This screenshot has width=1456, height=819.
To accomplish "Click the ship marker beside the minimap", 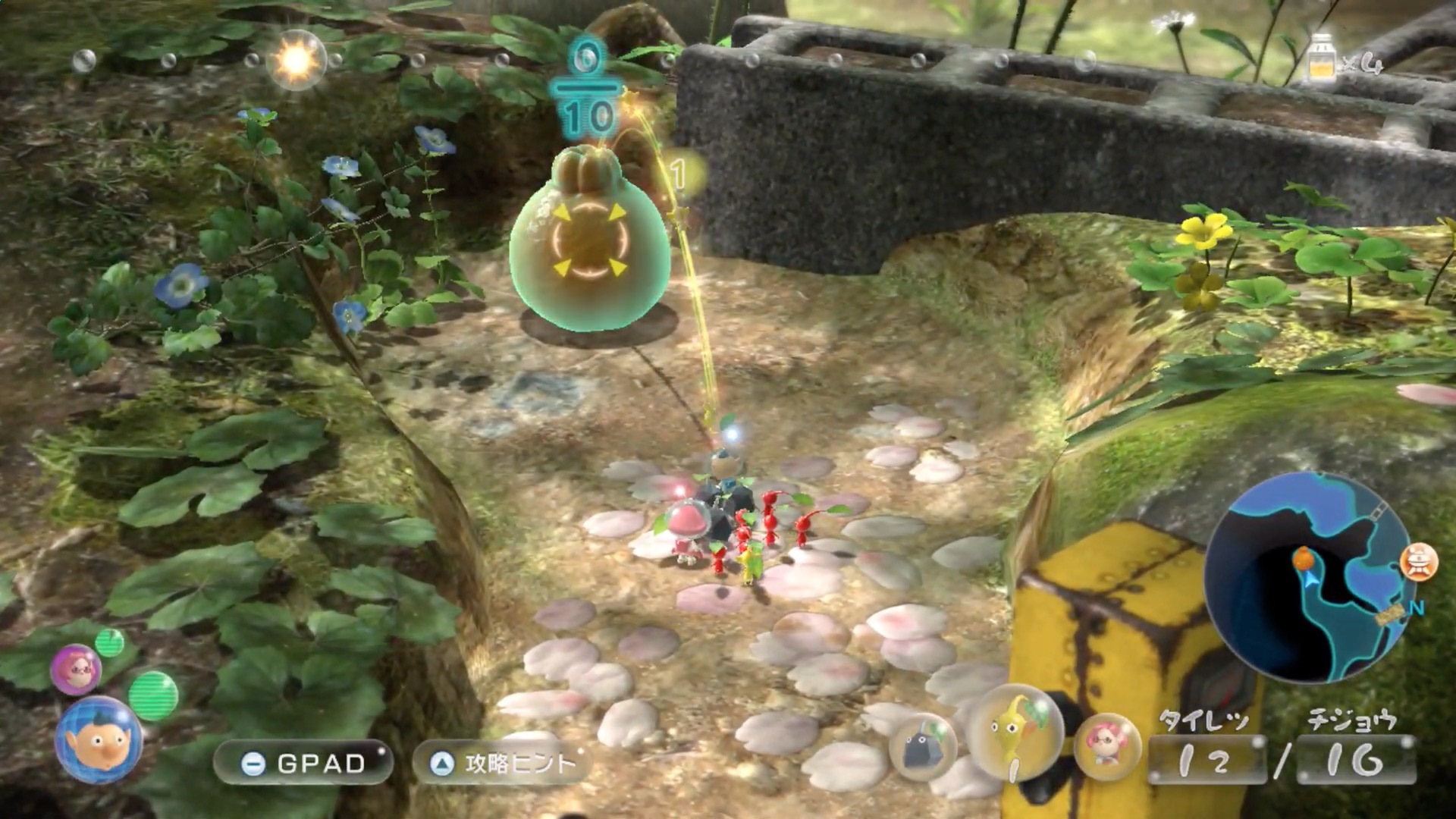I will (1420, 563).
